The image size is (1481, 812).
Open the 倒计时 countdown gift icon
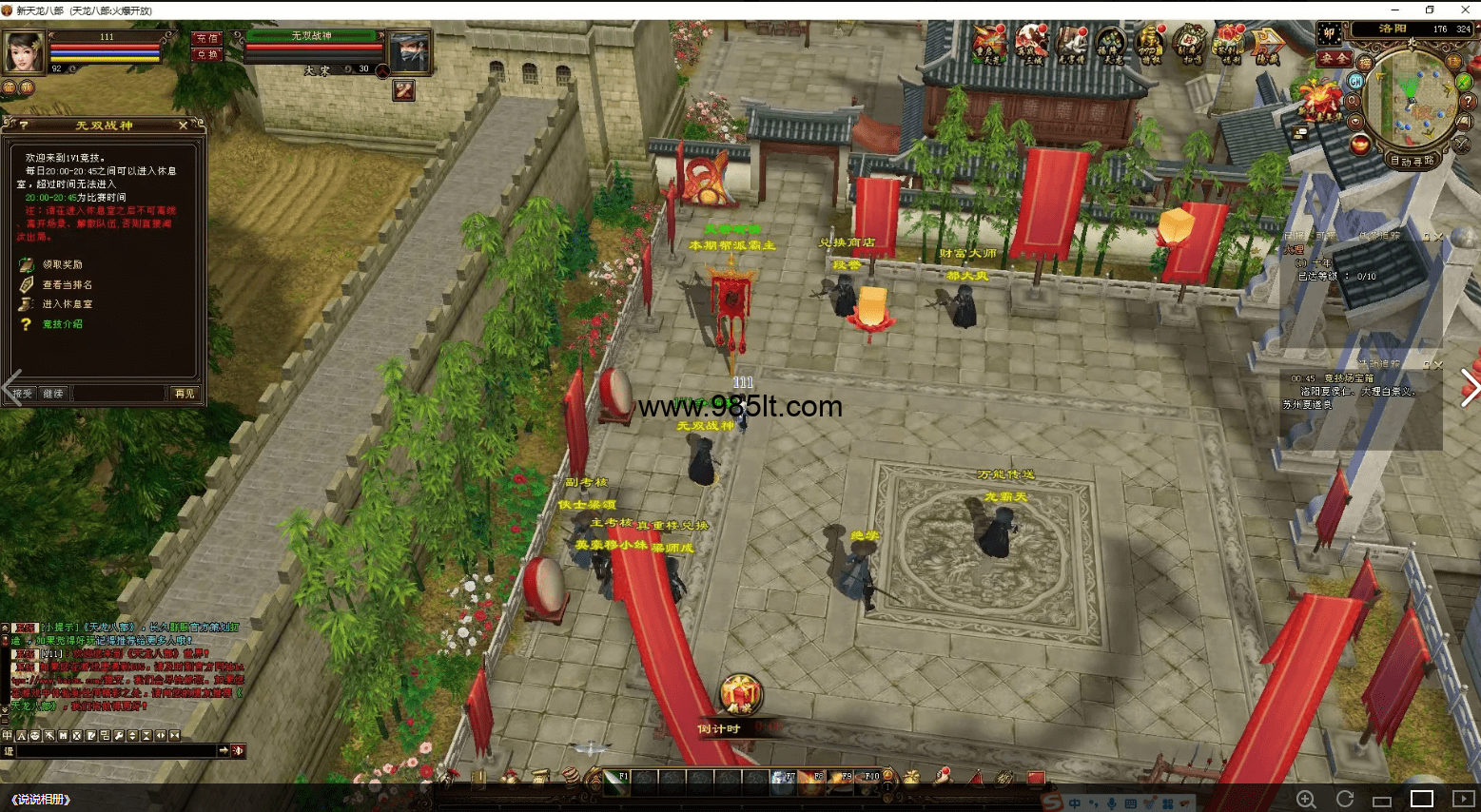739,696
